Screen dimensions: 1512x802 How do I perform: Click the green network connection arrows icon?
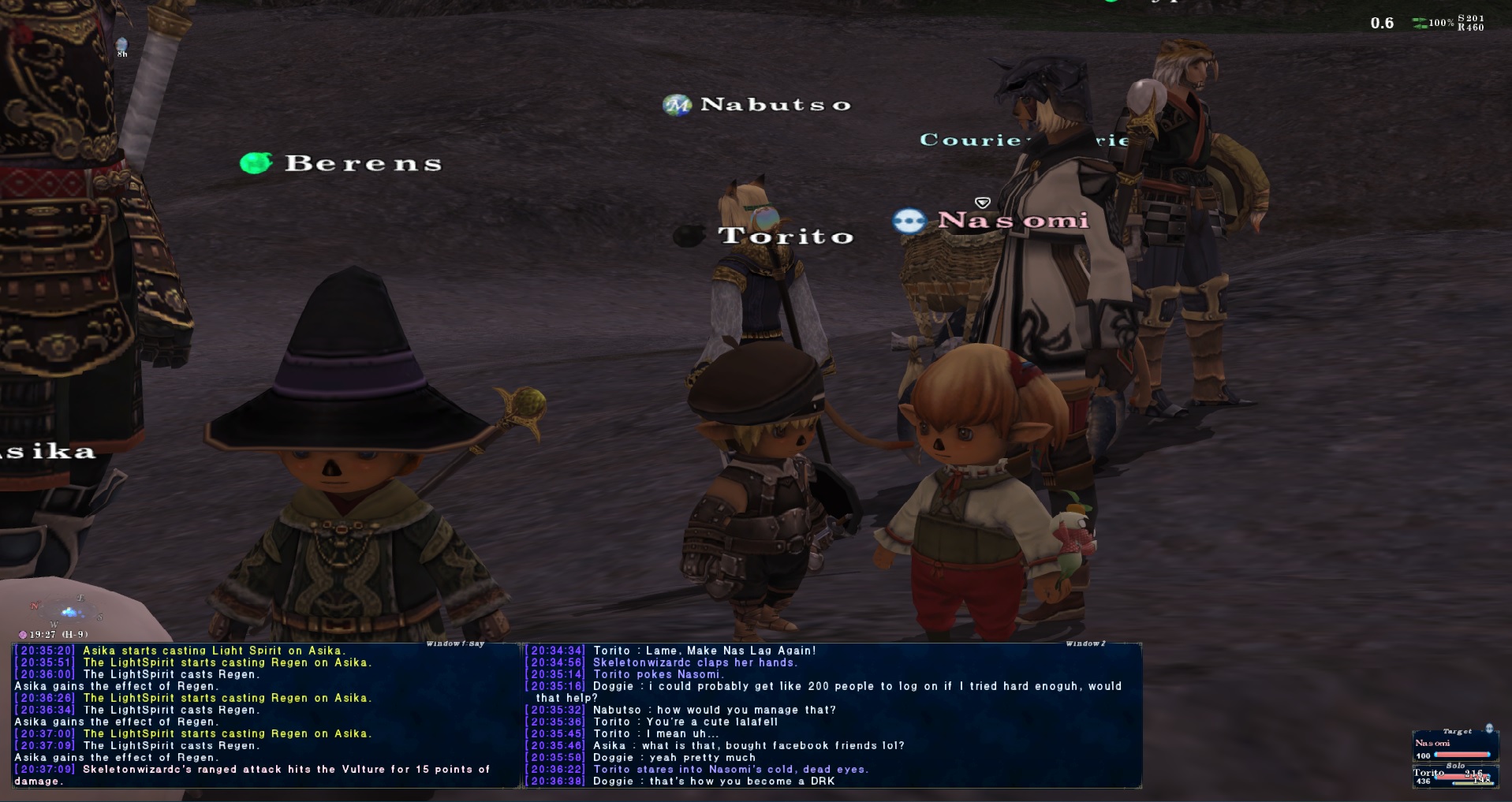point(1419,23)
